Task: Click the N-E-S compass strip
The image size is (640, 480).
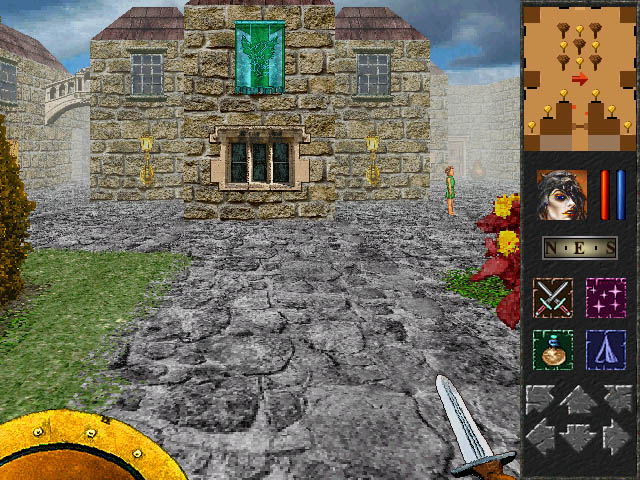Action: (x=579, y=248)
